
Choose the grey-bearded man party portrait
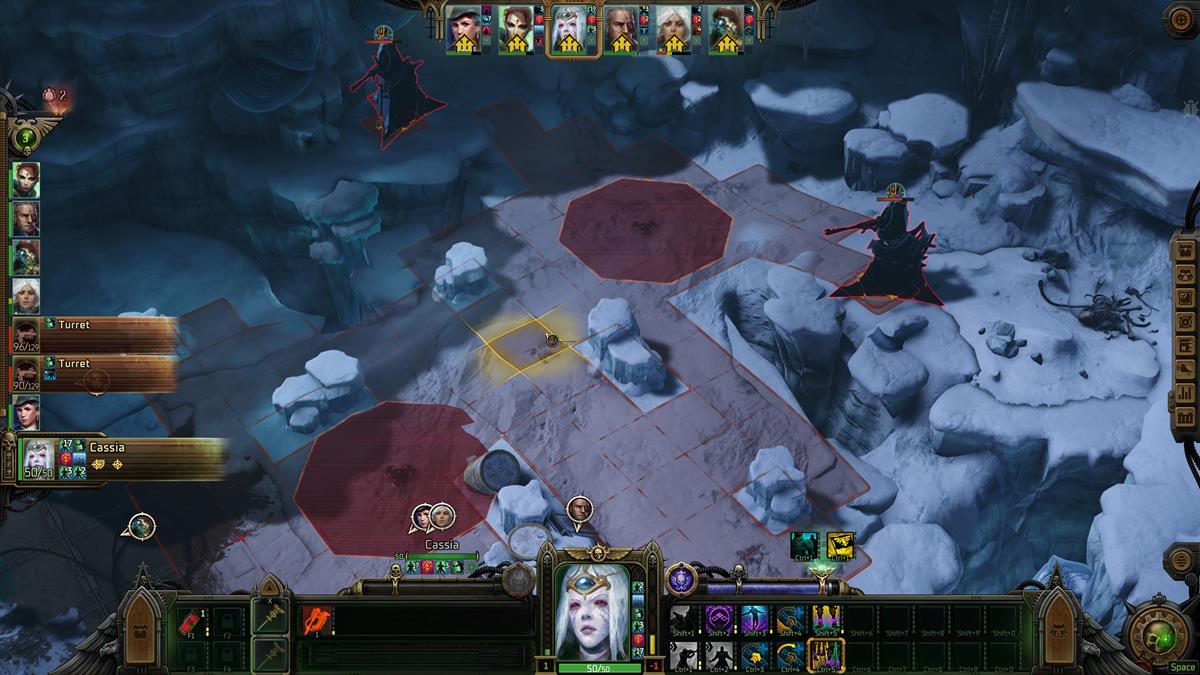click(621, 30)
